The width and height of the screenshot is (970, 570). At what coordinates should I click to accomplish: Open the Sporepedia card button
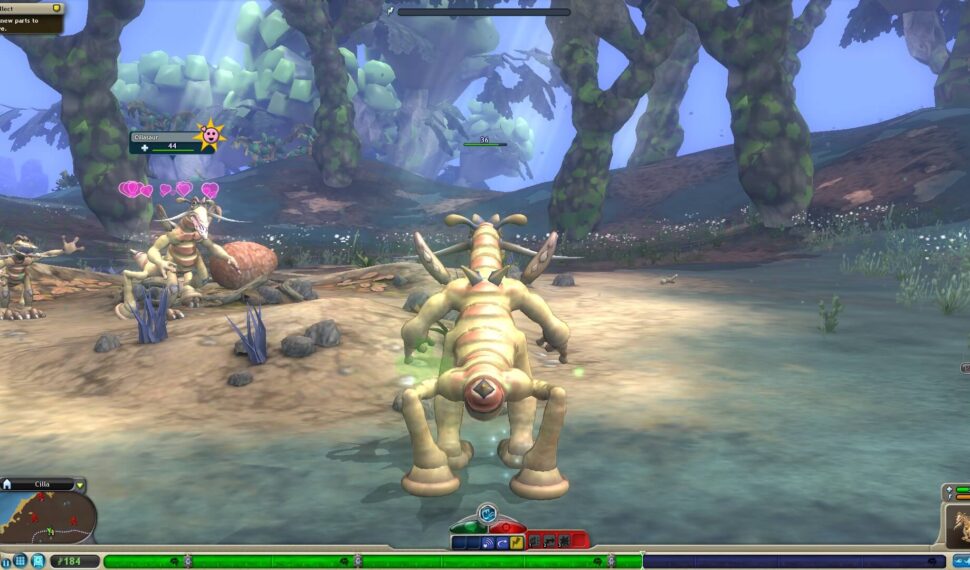(x=38, y=561)
